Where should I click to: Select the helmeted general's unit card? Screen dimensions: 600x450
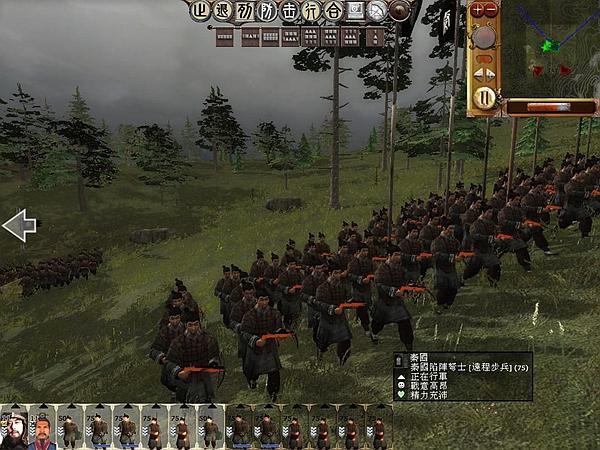click(14, 428)
